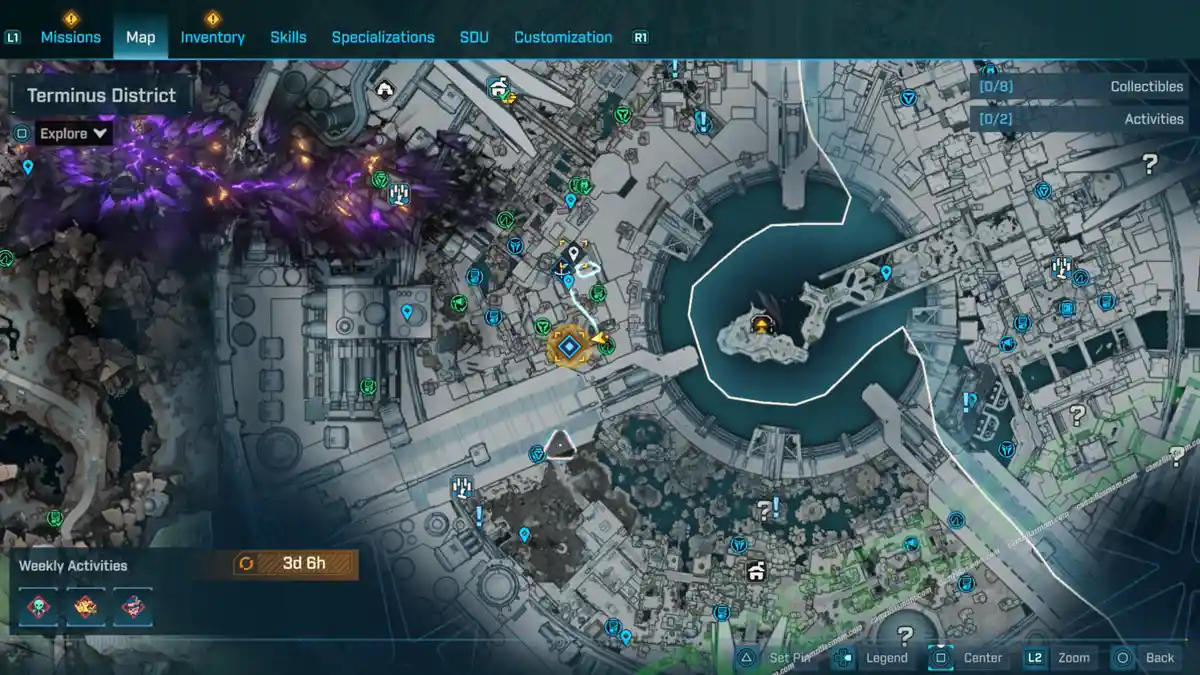Open the Specializations tab
The height and width of the screenshot is (675, 1200).
tap(383, 37)
